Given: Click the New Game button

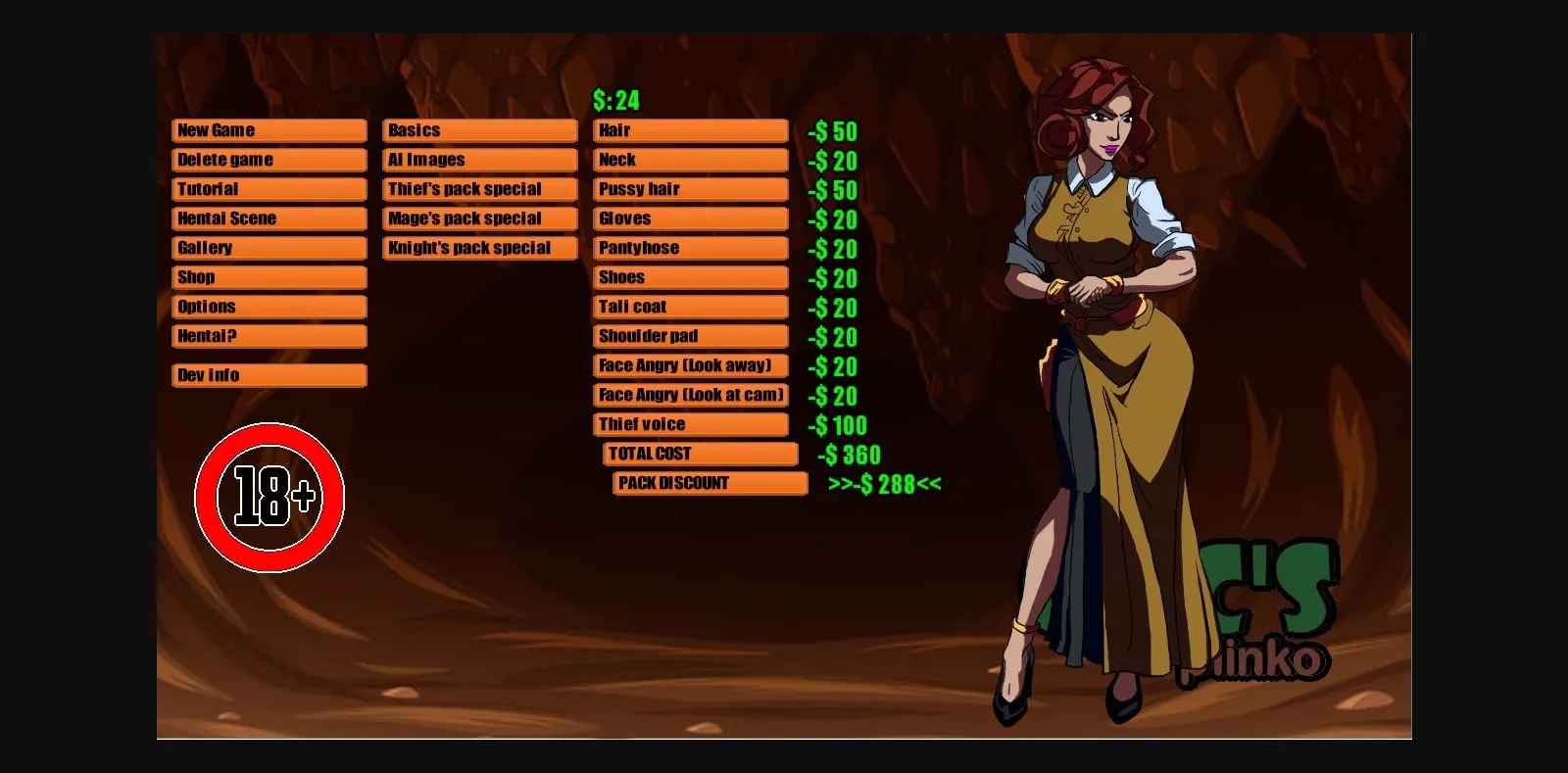Looking at the screenshot, I should tap(269, 129).
